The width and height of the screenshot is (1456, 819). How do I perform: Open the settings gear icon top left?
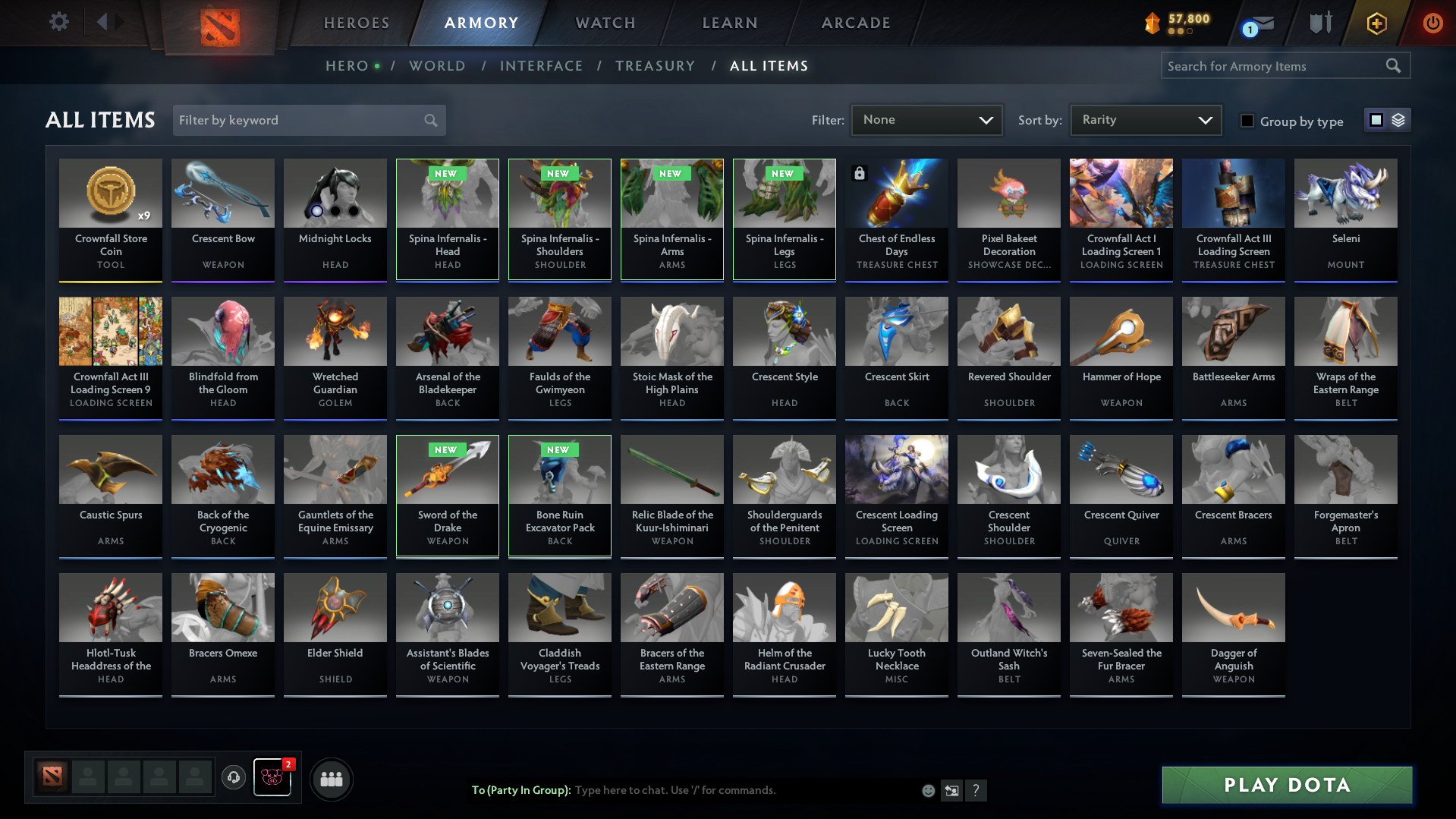(58, 22)
